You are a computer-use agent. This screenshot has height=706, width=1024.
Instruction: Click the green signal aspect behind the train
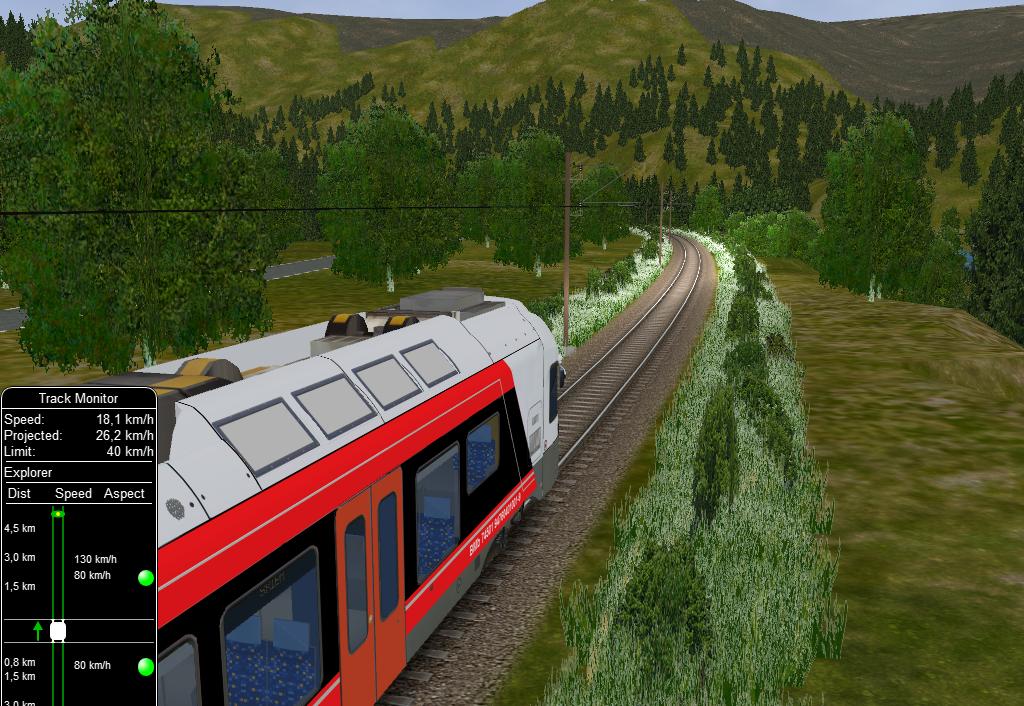pos(146,666)
